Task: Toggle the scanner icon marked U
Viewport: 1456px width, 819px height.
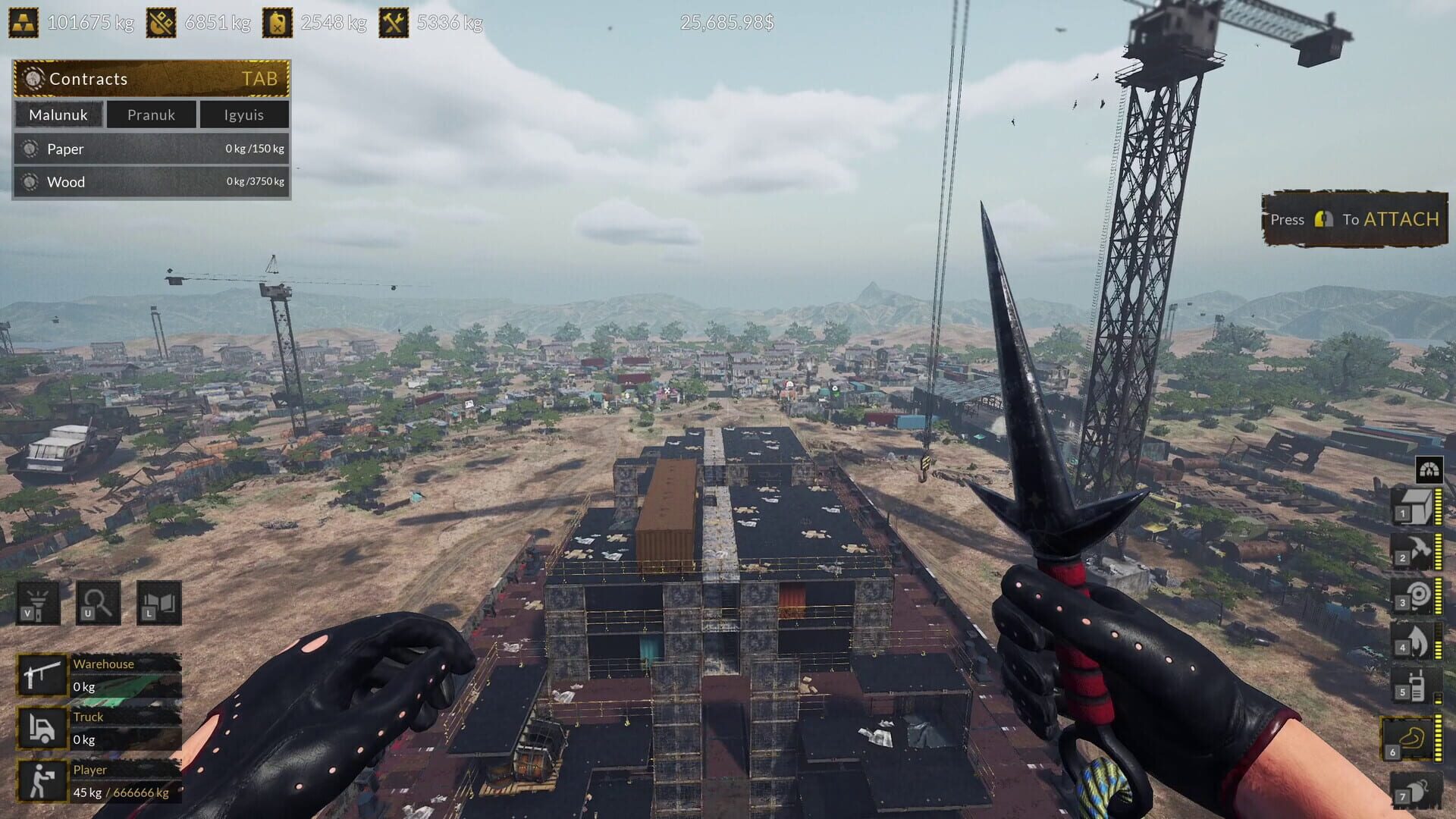Action: point(98,603)
